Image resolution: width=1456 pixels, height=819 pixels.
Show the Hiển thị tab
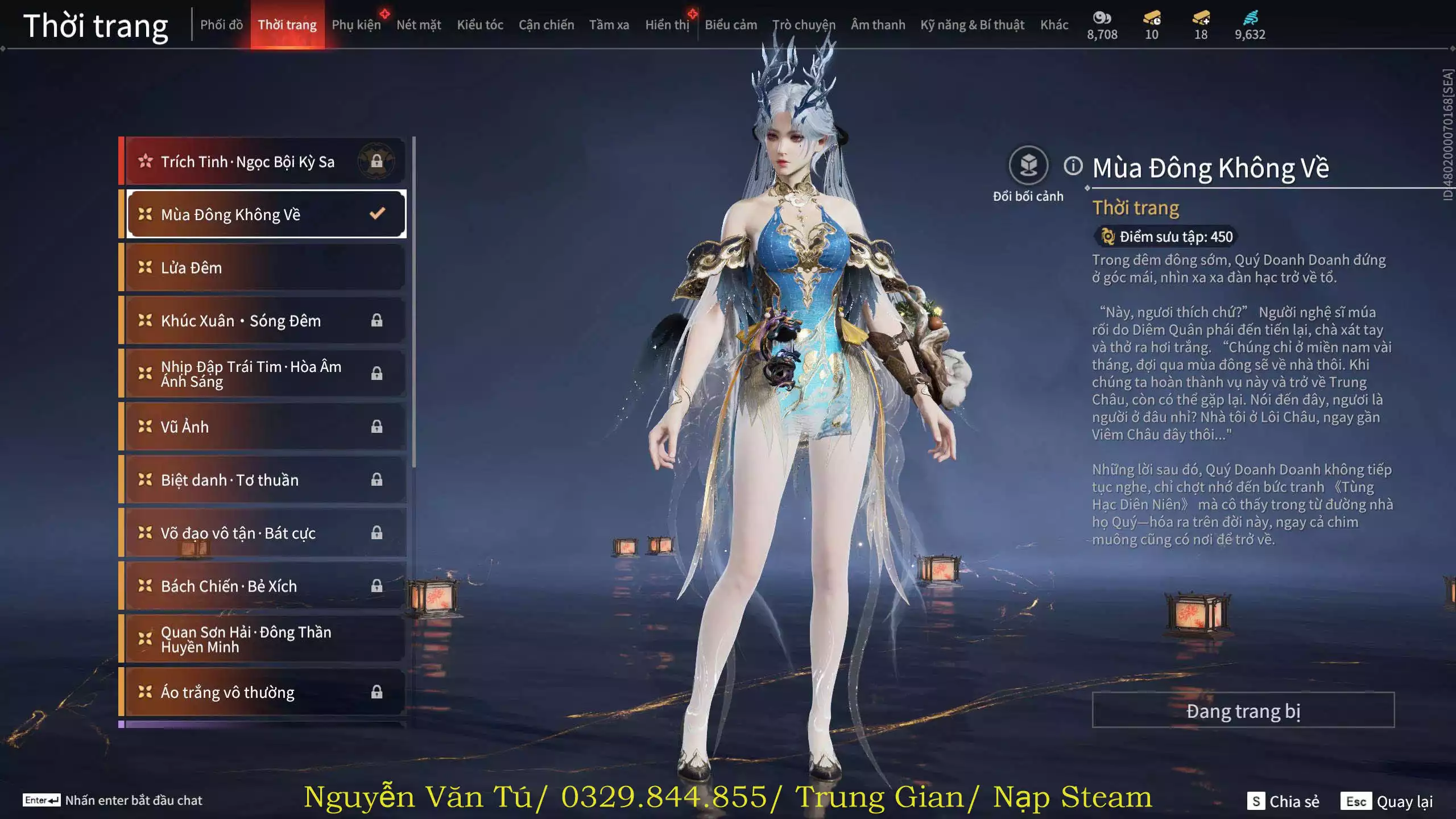click(x=667, y=25)
